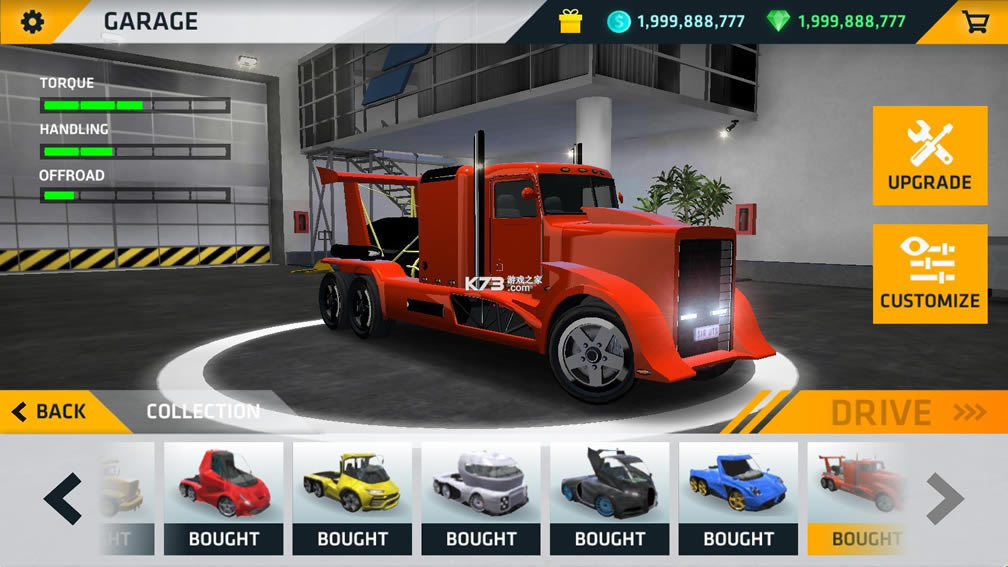Screen dimensions: 1008x567
Task: Select the black car with open doors
Action: pos(609,484)
